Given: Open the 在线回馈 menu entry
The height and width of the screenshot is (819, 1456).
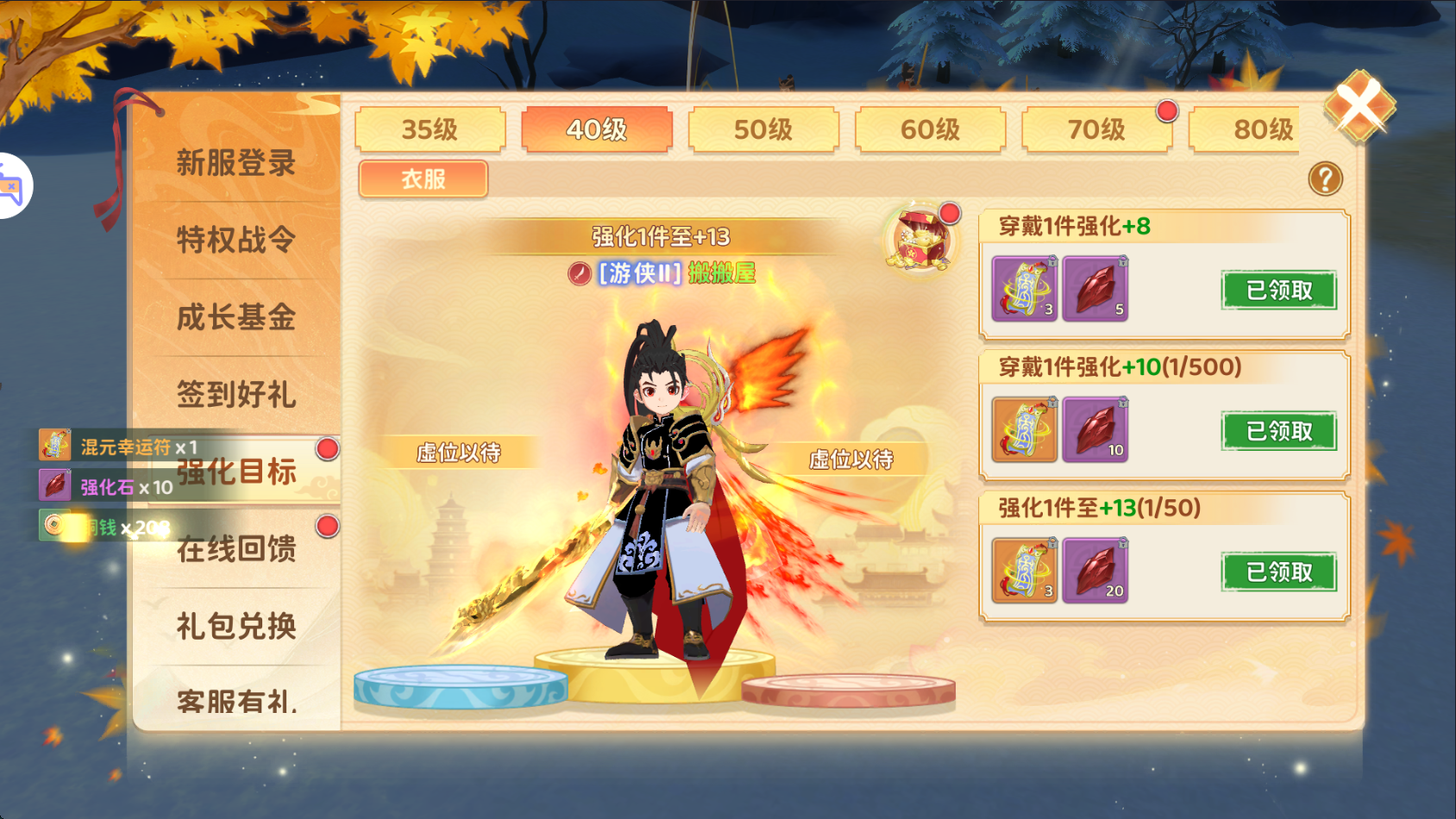Looking at the screenshot, I should (236, 549).
